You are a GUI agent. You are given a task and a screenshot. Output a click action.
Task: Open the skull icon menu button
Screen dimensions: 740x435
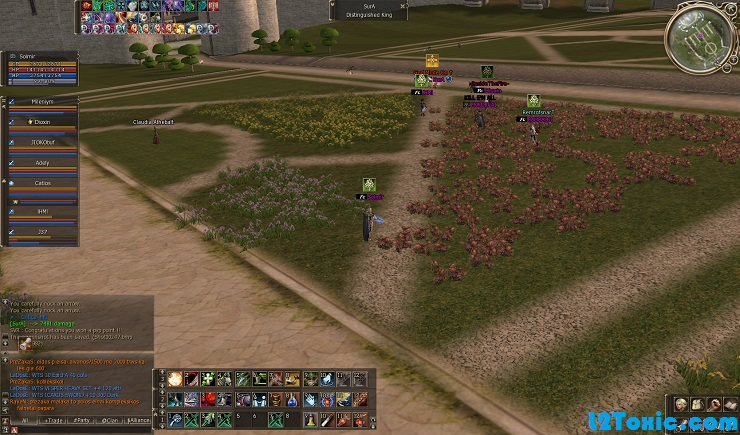679,404
